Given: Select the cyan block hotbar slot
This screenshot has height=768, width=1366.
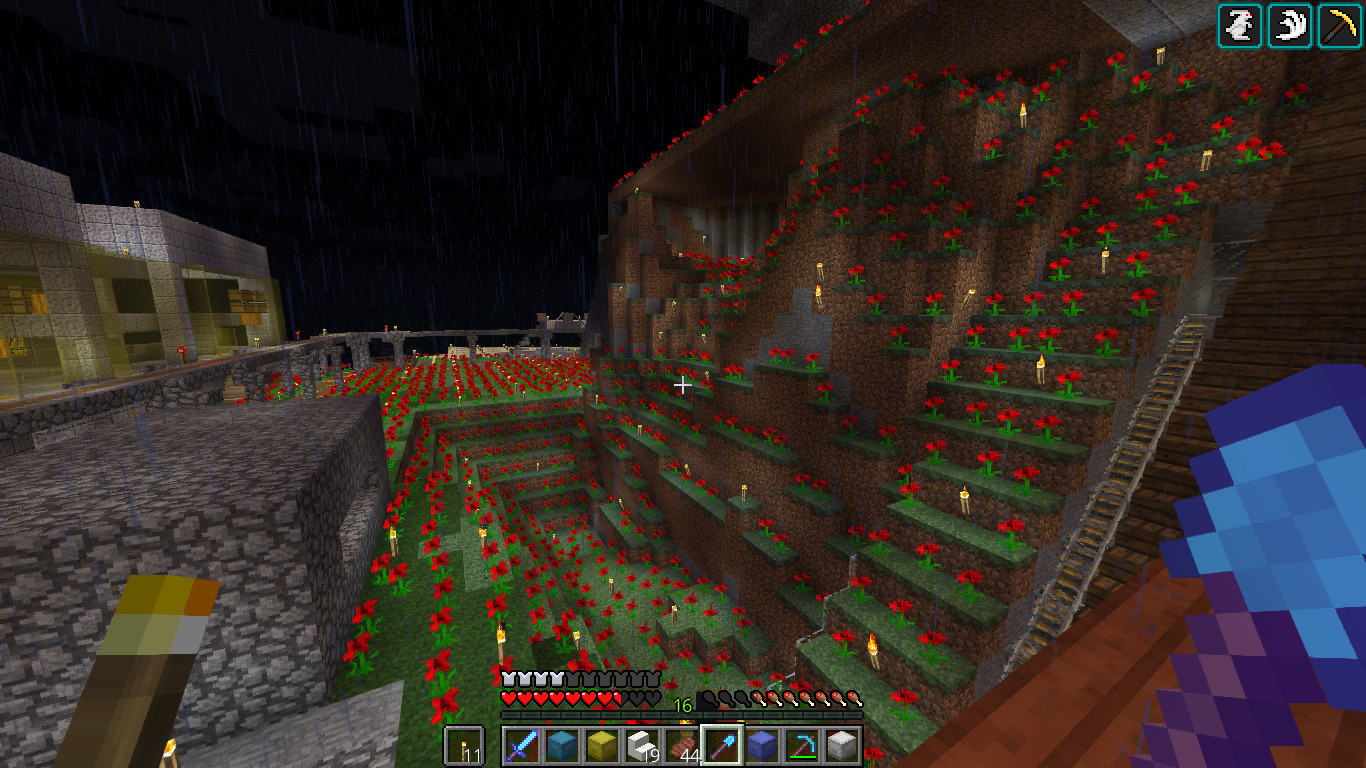Looking at the screenshot, I should click(561, 746).
